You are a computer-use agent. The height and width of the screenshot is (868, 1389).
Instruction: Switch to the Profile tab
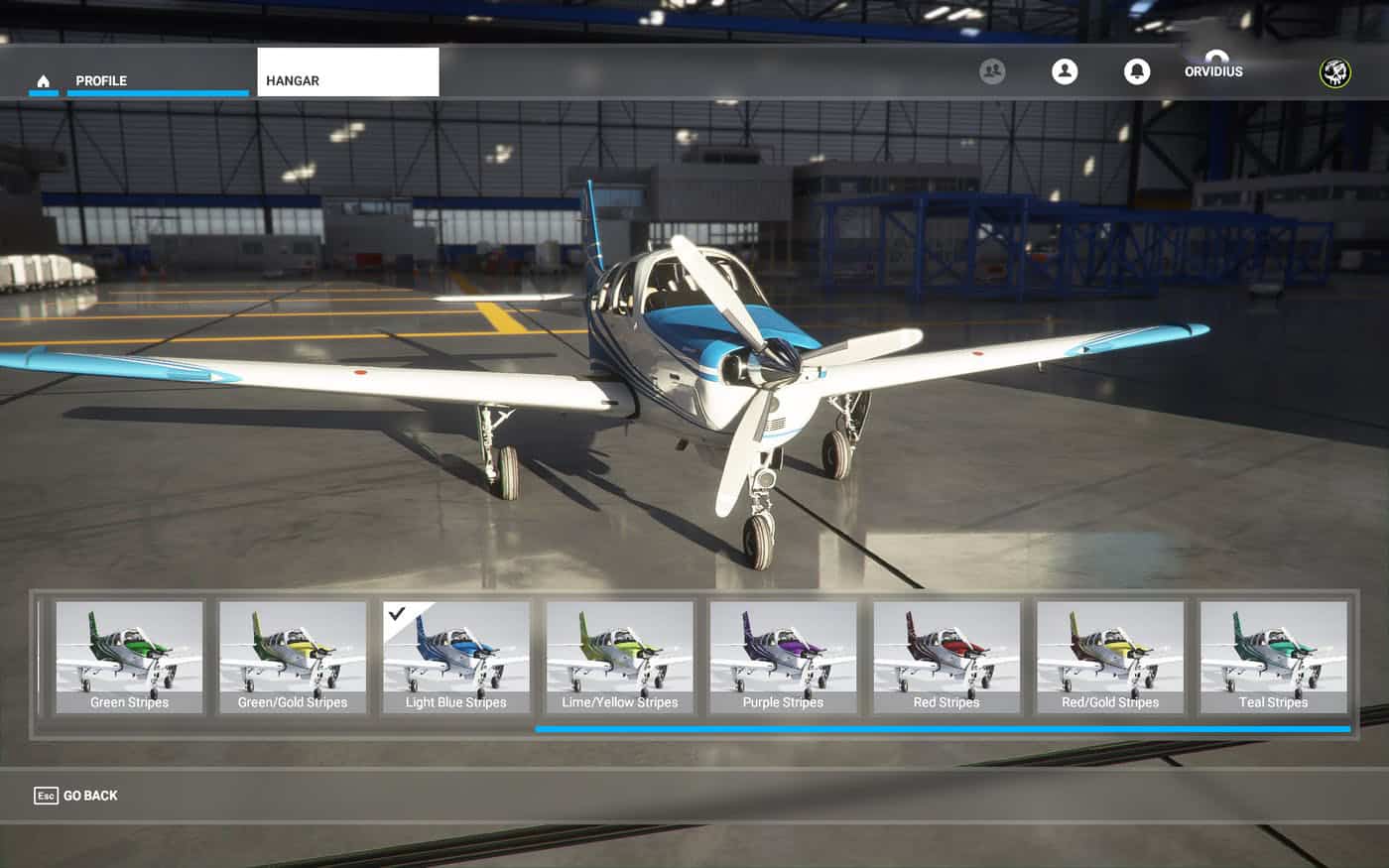(x=101, y=81)
